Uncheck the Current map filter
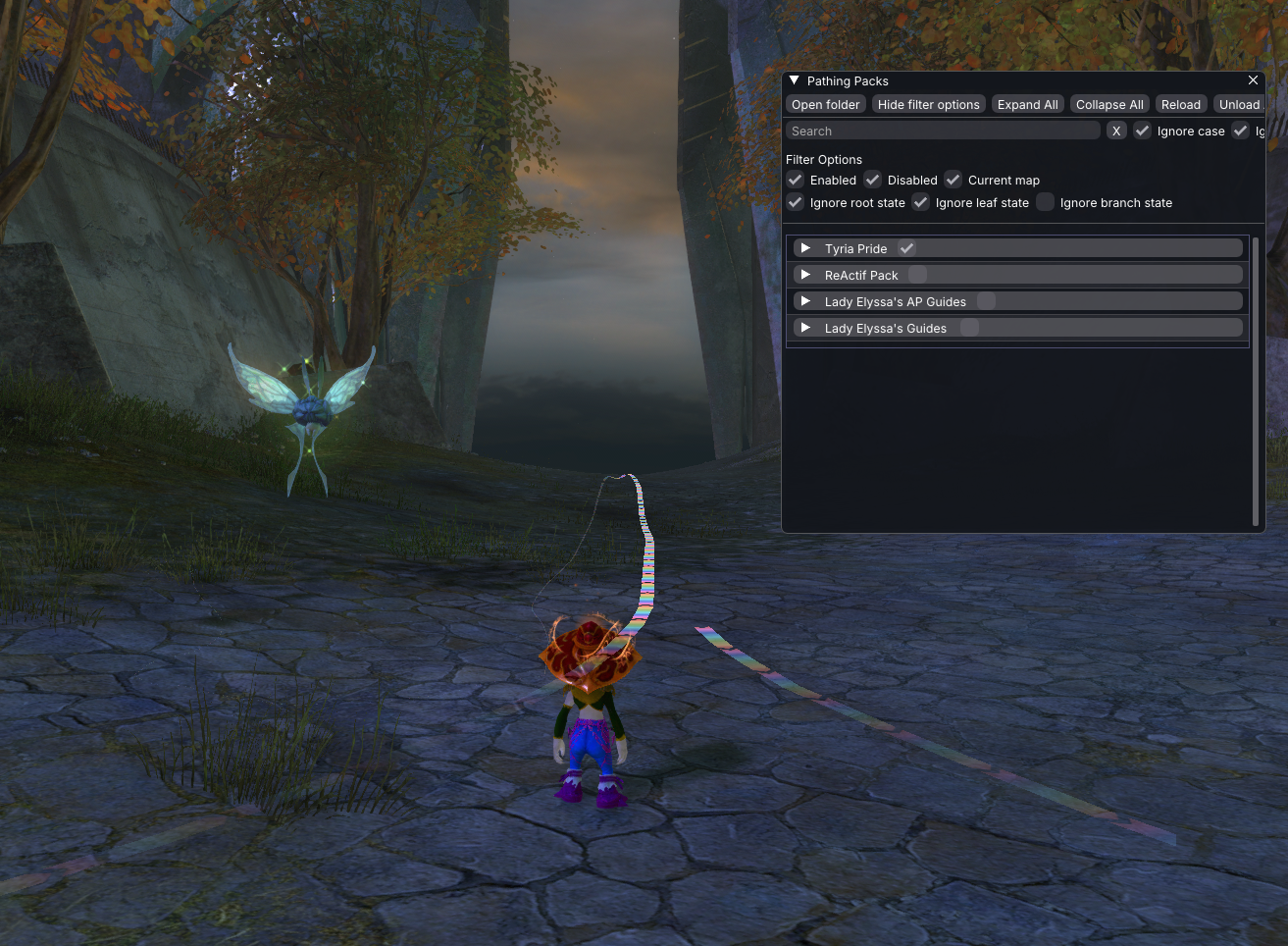This screenshot has height=946, width=1288. click(953, 181)
